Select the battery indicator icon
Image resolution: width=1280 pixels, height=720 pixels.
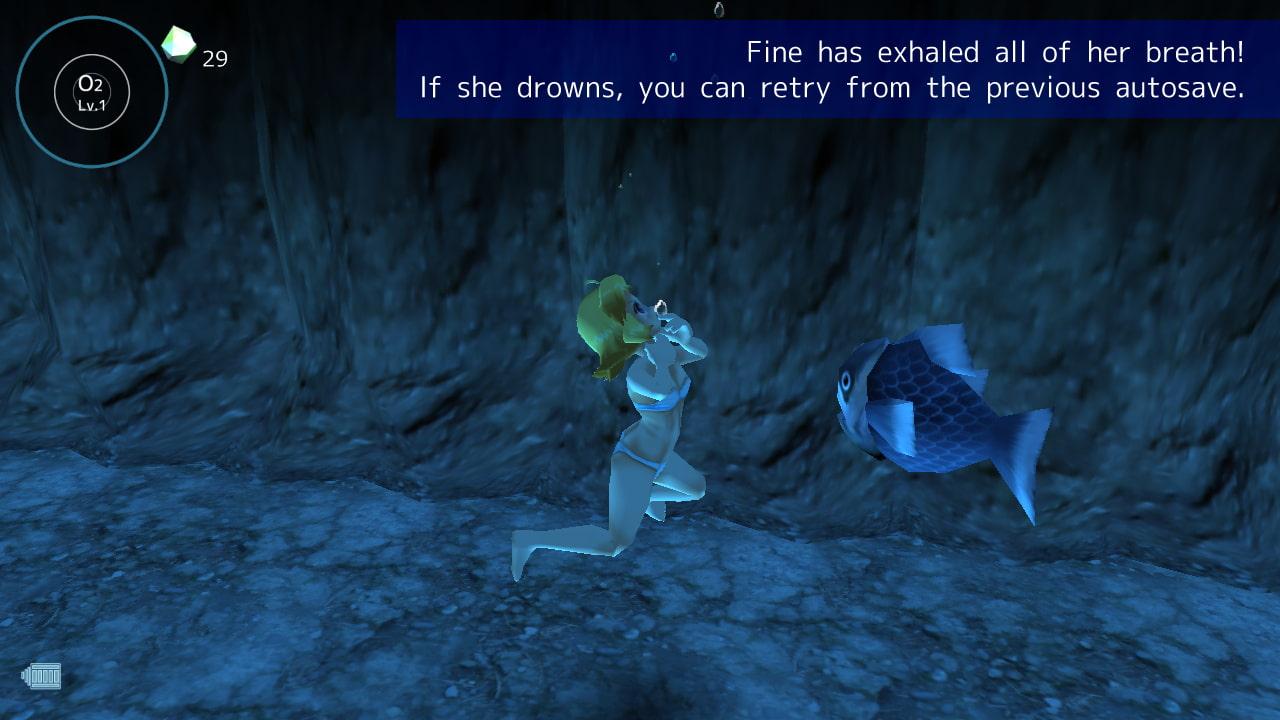(x=42, y=677)
